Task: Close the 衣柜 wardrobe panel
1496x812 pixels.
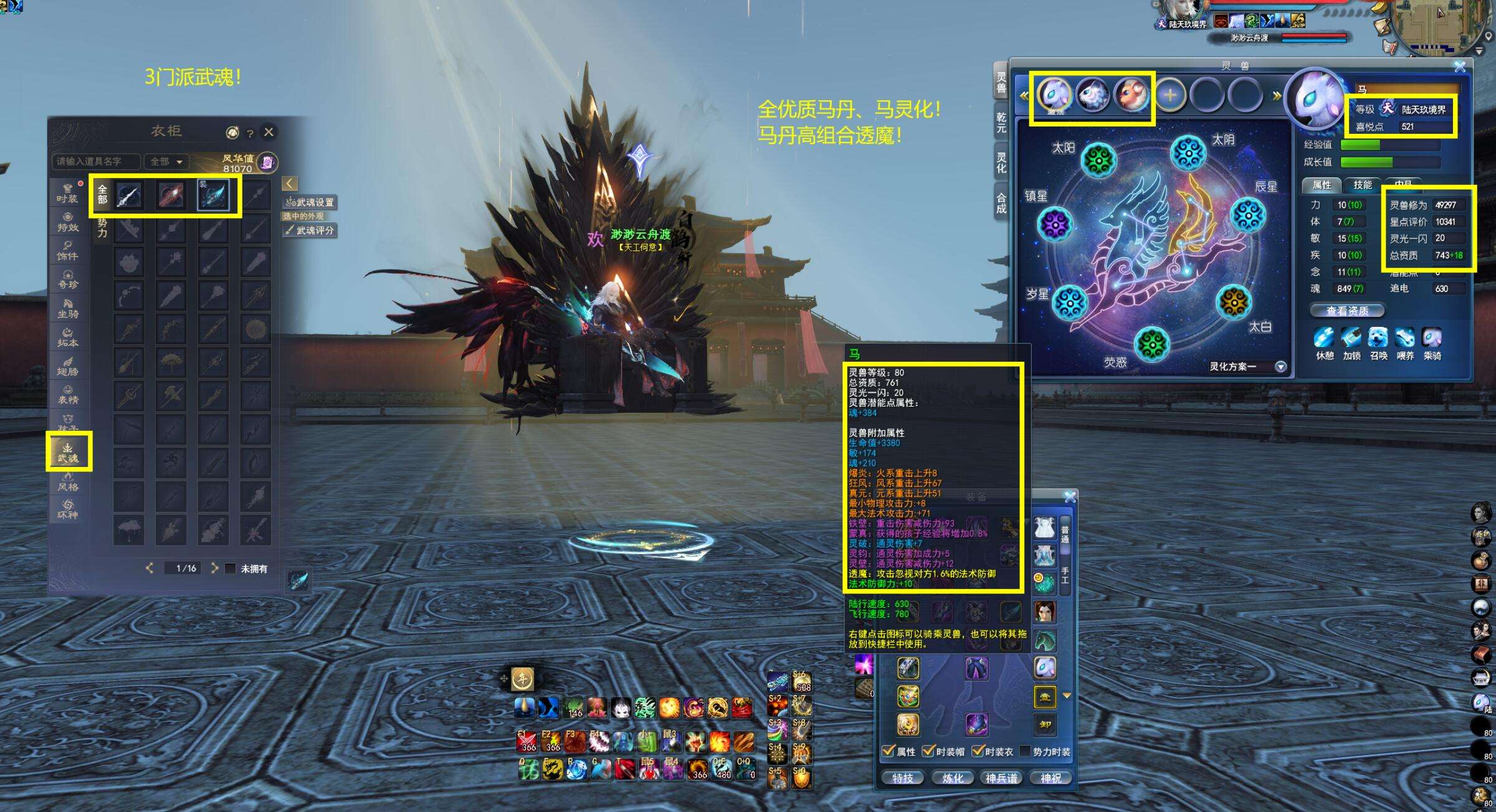Action: [x=269, y=132]
